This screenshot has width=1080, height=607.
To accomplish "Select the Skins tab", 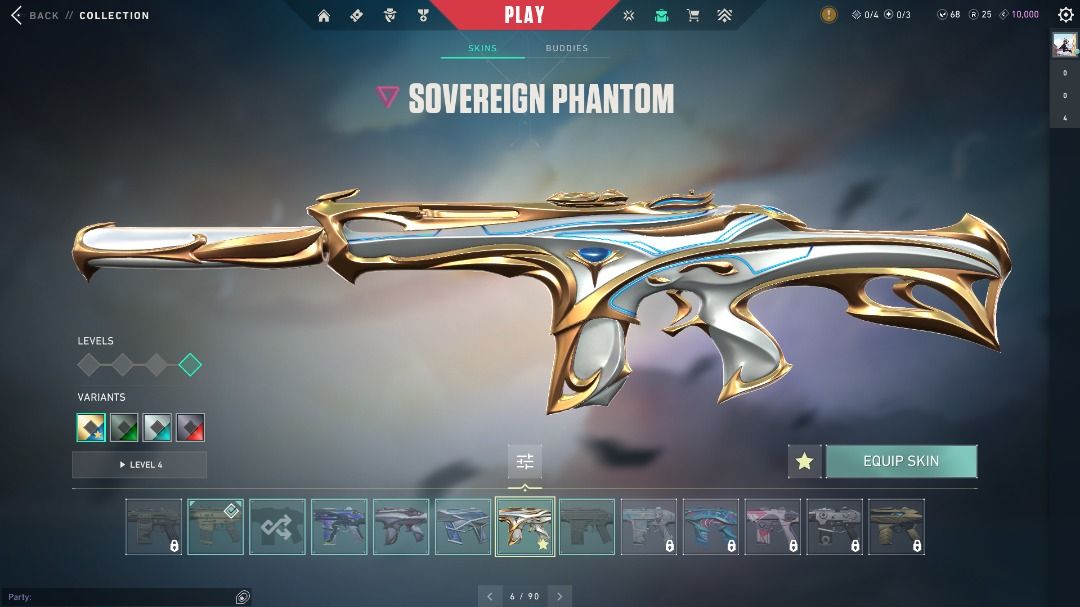I will coord(482,48).
